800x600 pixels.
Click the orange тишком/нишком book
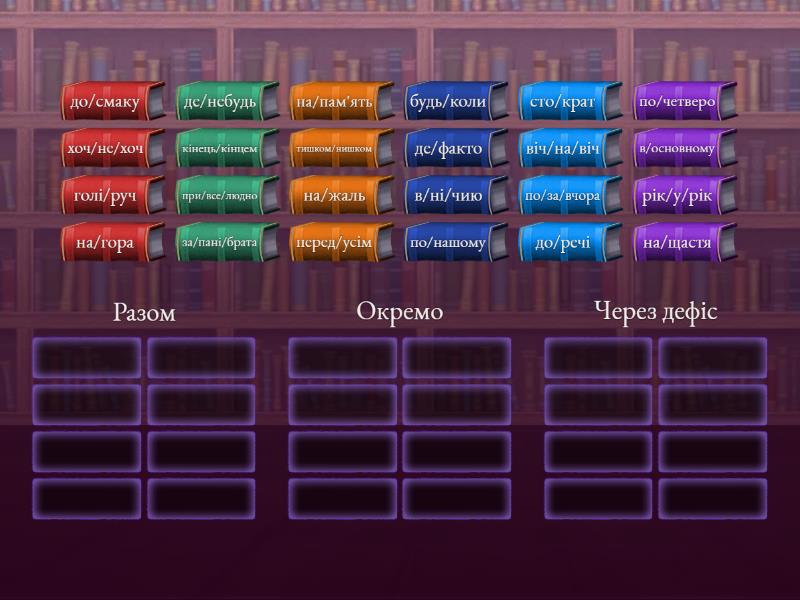coord(334,149)
